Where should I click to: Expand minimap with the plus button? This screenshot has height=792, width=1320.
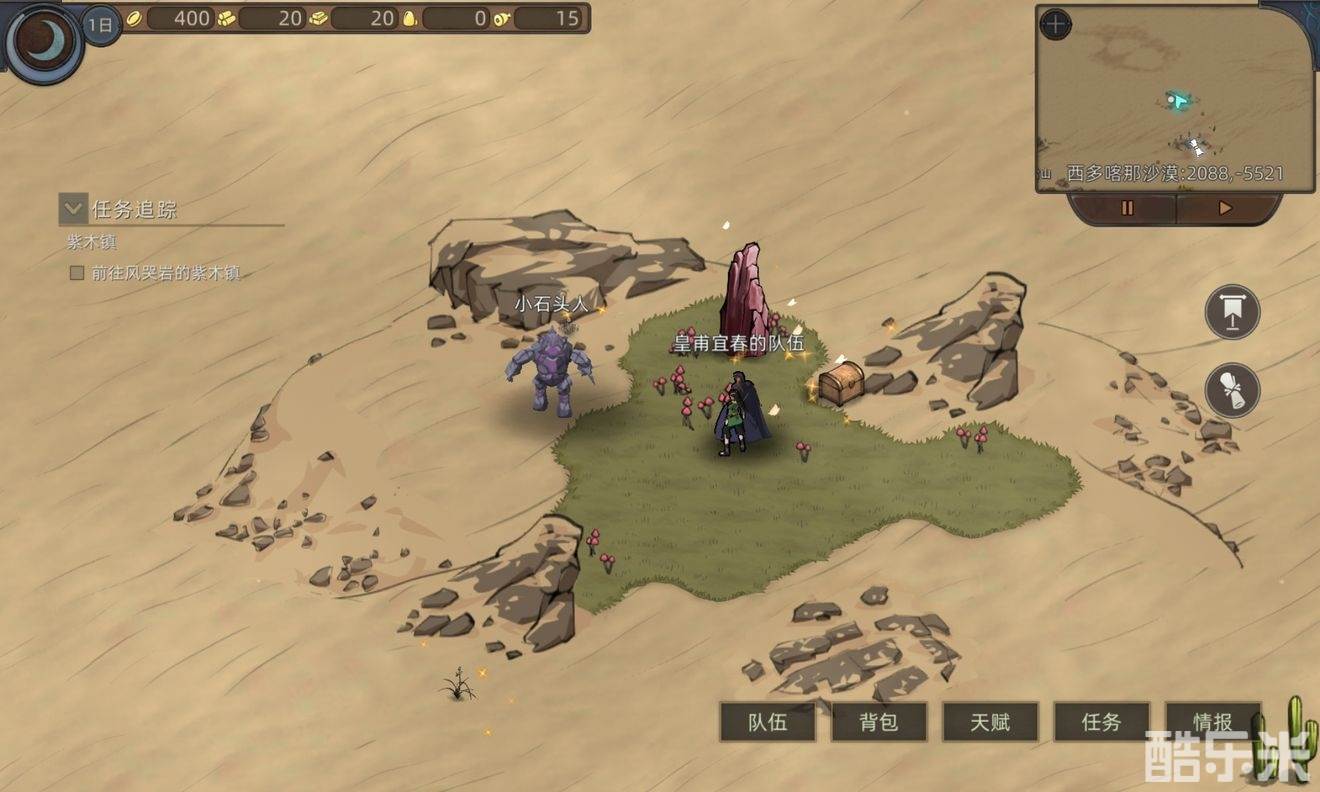click(x=1055, y=25)
